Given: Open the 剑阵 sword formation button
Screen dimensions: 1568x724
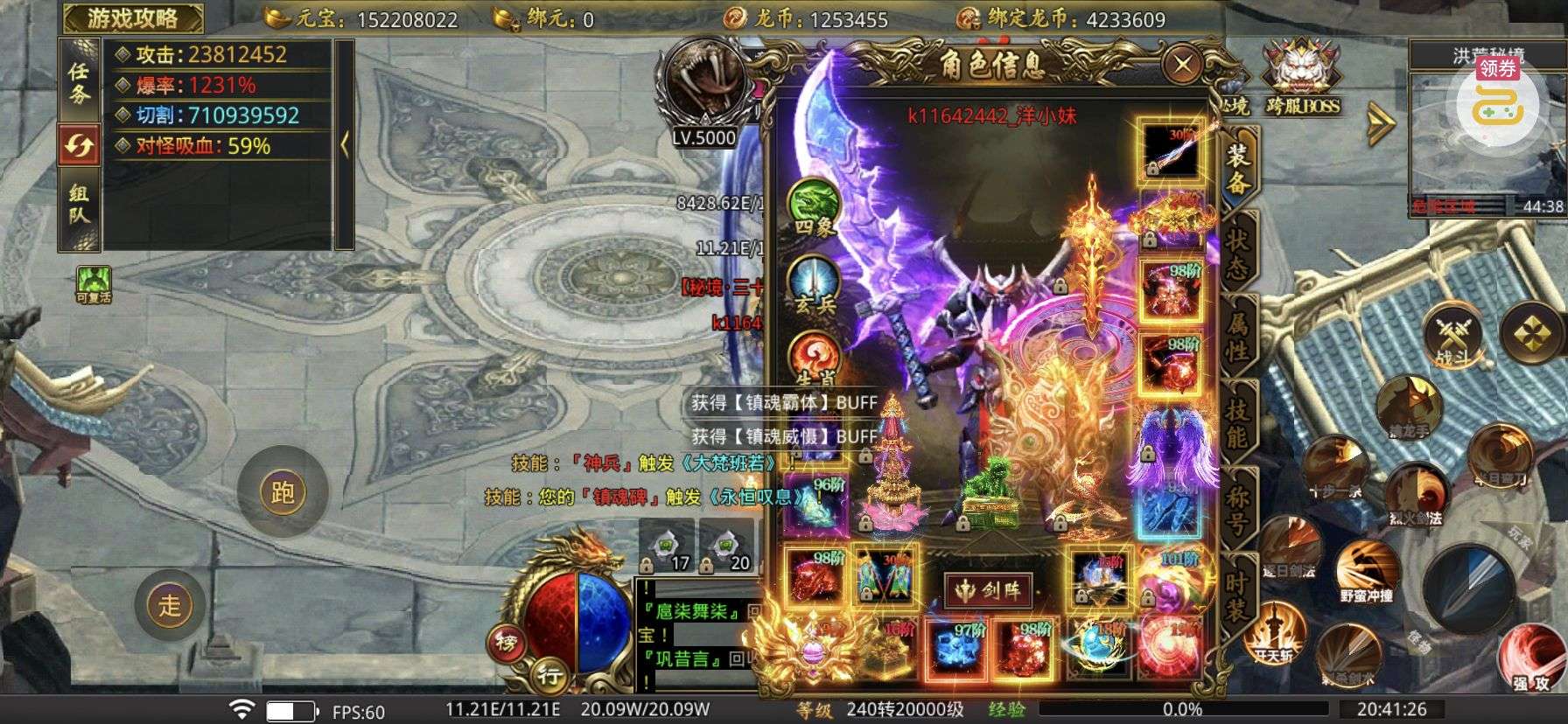Looking at the screenshot, I should point(989,591).
